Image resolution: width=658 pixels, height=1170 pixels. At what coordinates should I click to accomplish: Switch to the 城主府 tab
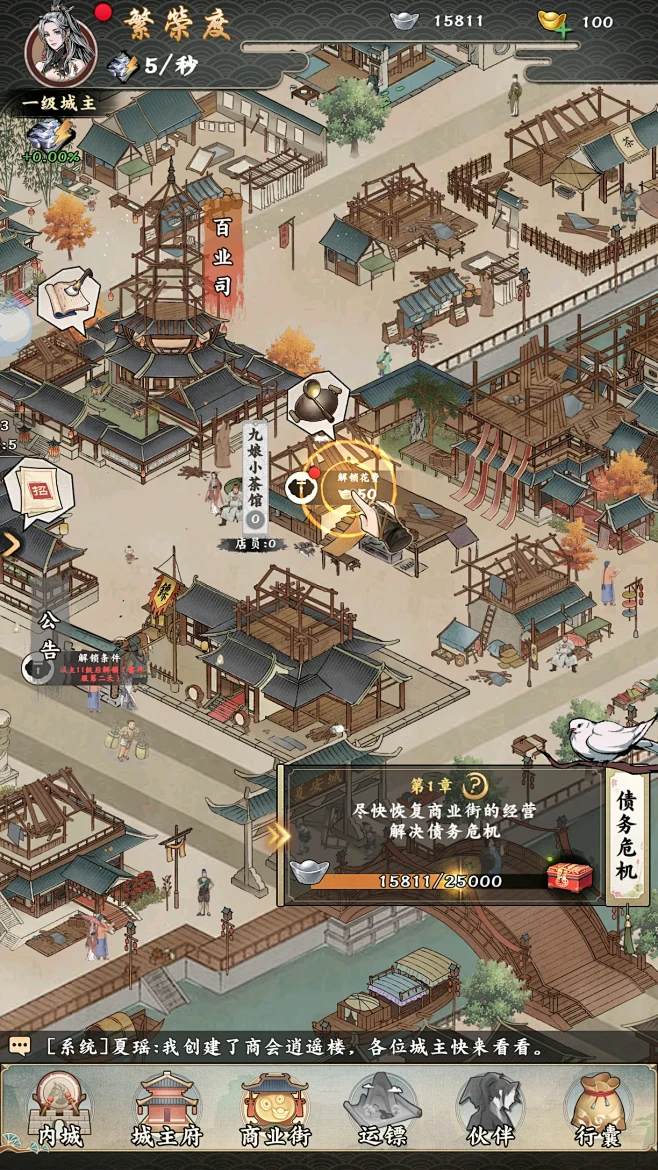pyautogui.click(x=167, y=1110)
